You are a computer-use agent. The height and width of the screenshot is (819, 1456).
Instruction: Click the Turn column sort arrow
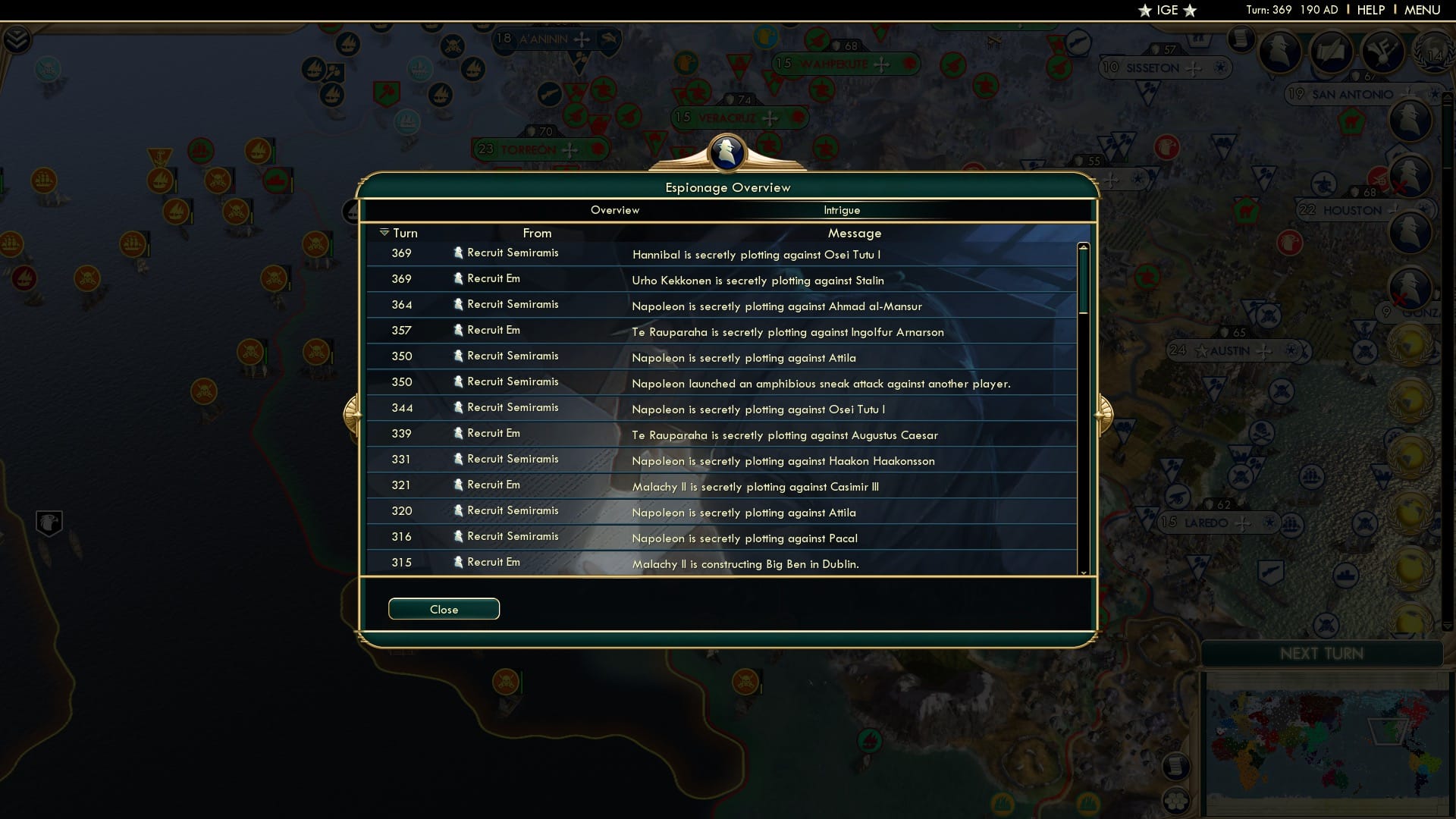coord(385,232)
